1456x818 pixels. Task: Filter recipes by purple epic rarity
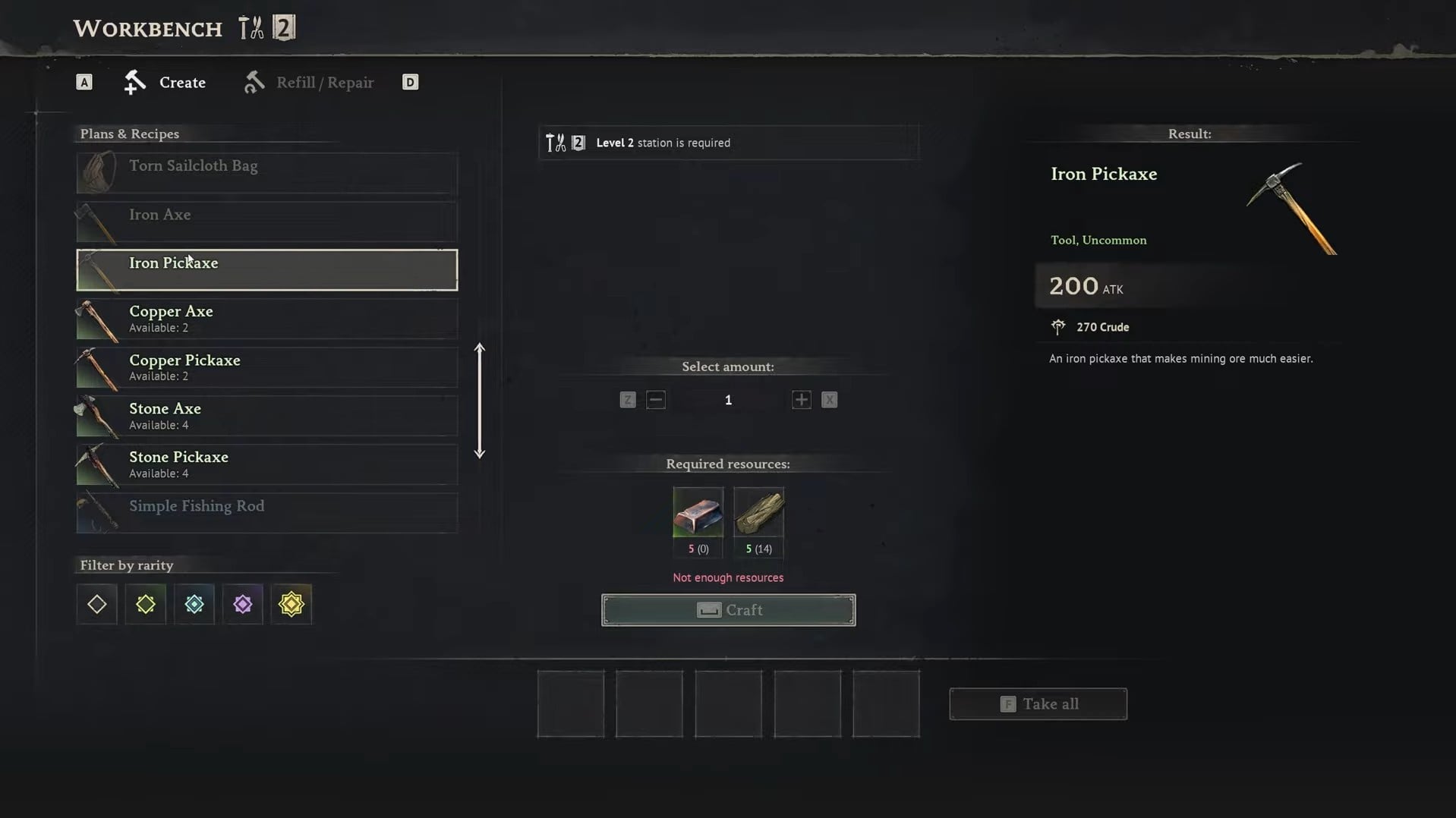[x=243, y=604]
